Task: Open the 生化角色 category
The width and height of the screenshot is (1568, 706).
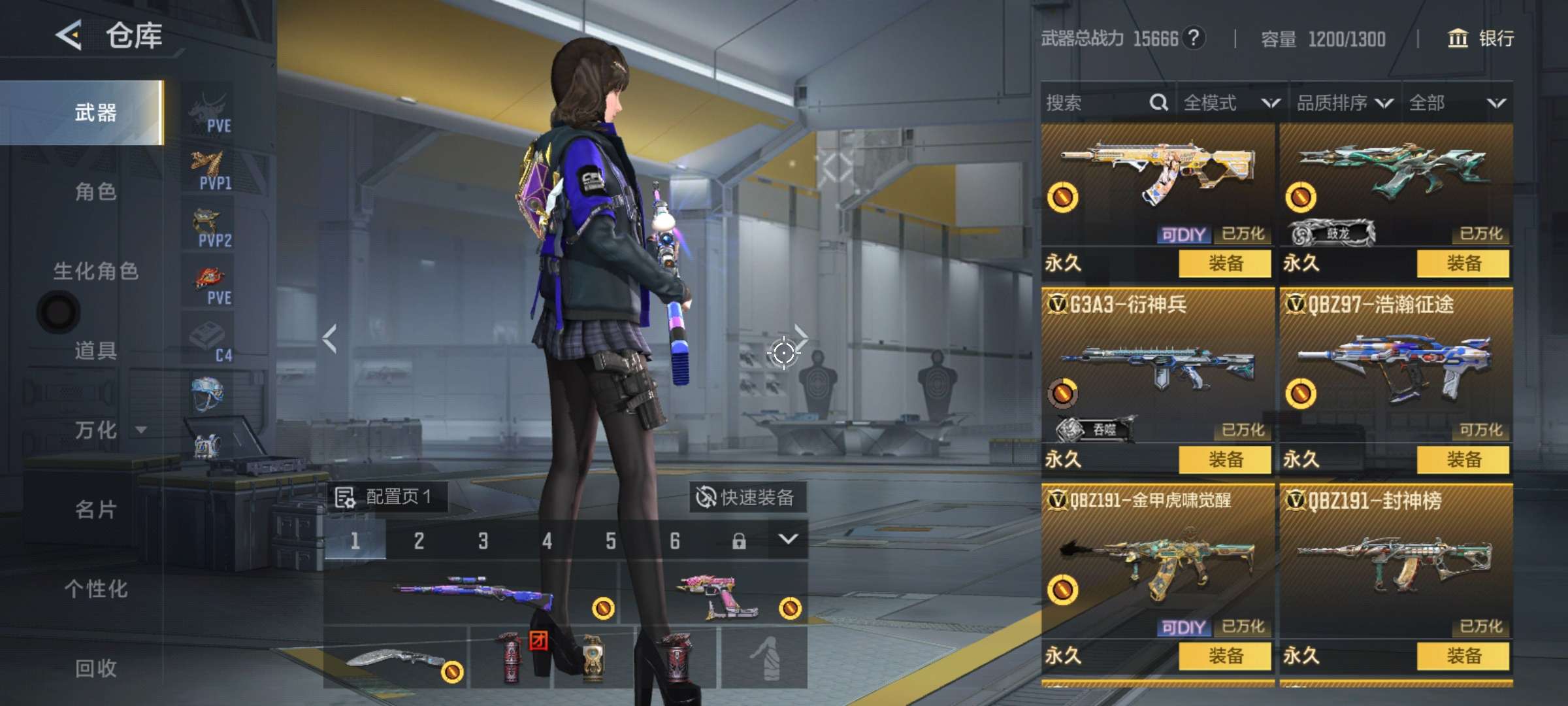Action: (x=95, y=271)
